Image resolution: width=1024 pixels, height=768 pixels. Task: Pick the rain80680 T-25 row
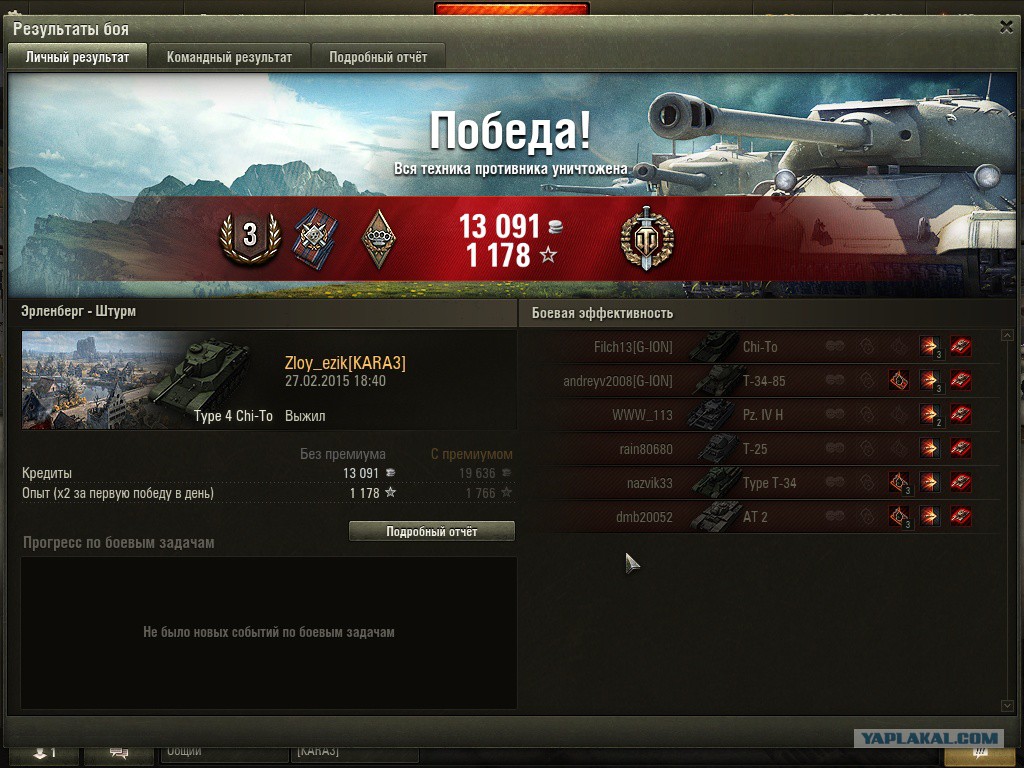pos(760,449)
